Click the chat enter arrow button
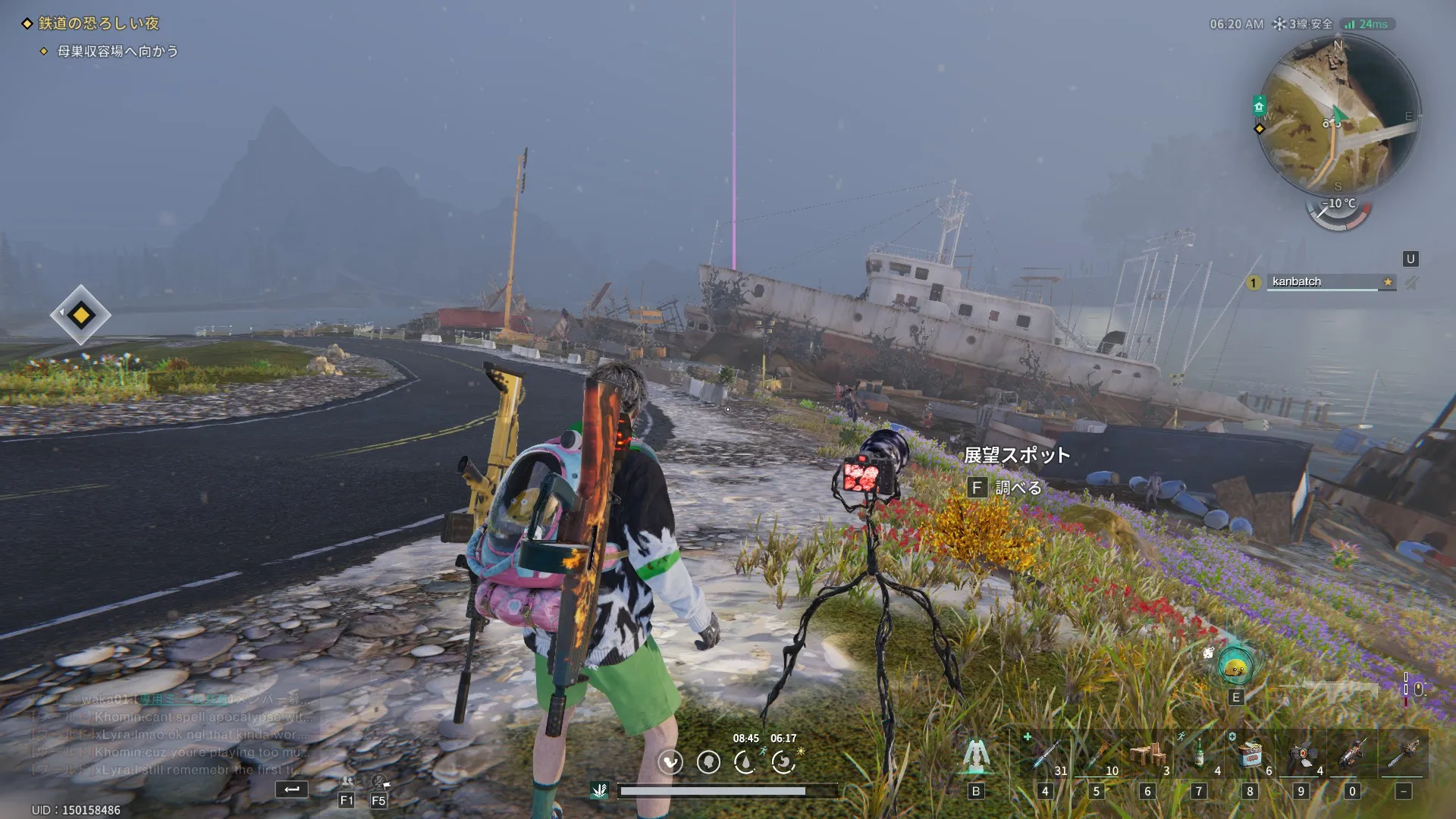The image size is (1456, 819). (x=292, y=789)
